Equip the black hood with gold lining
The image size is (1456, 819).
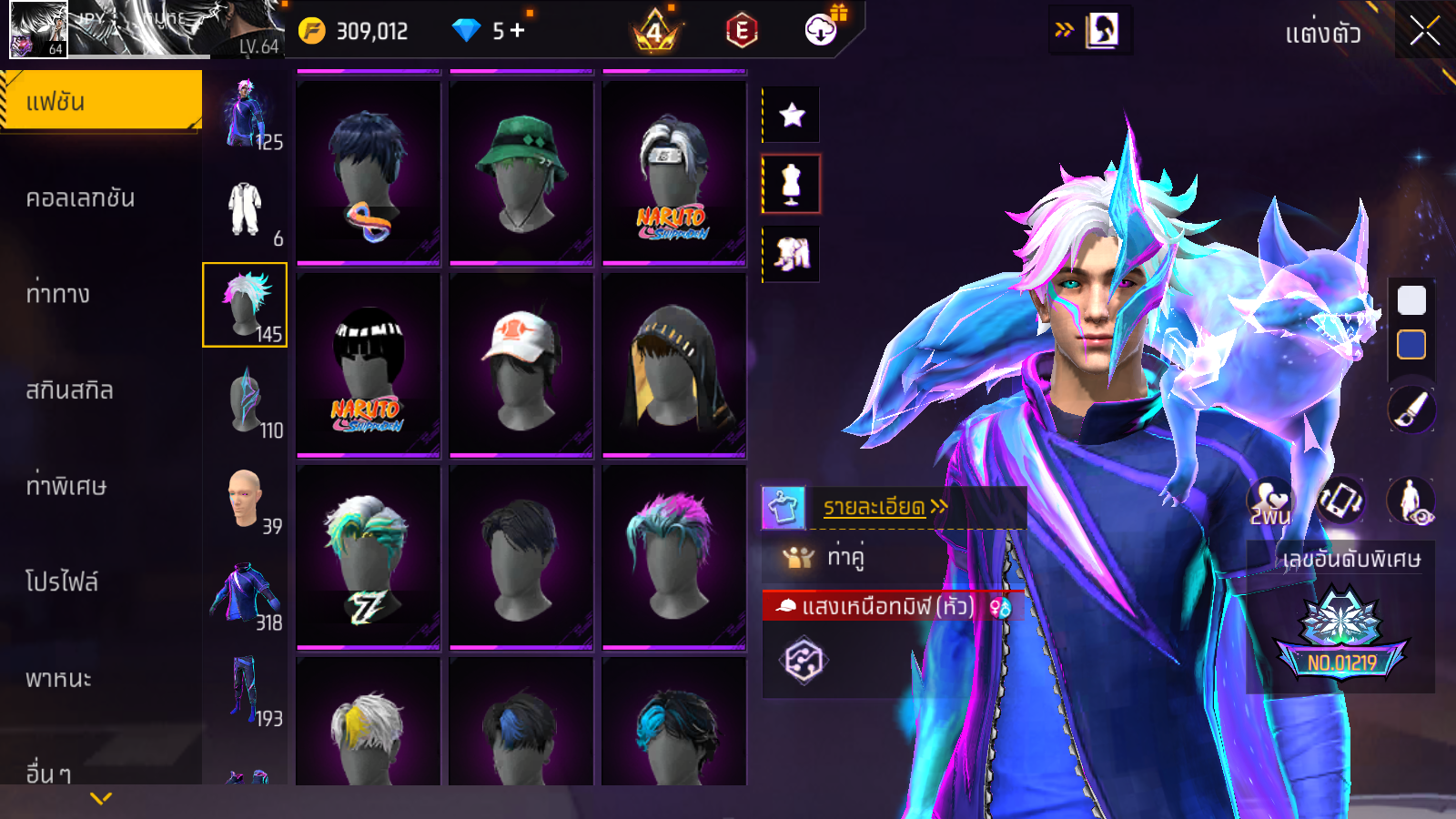[674, 364]
